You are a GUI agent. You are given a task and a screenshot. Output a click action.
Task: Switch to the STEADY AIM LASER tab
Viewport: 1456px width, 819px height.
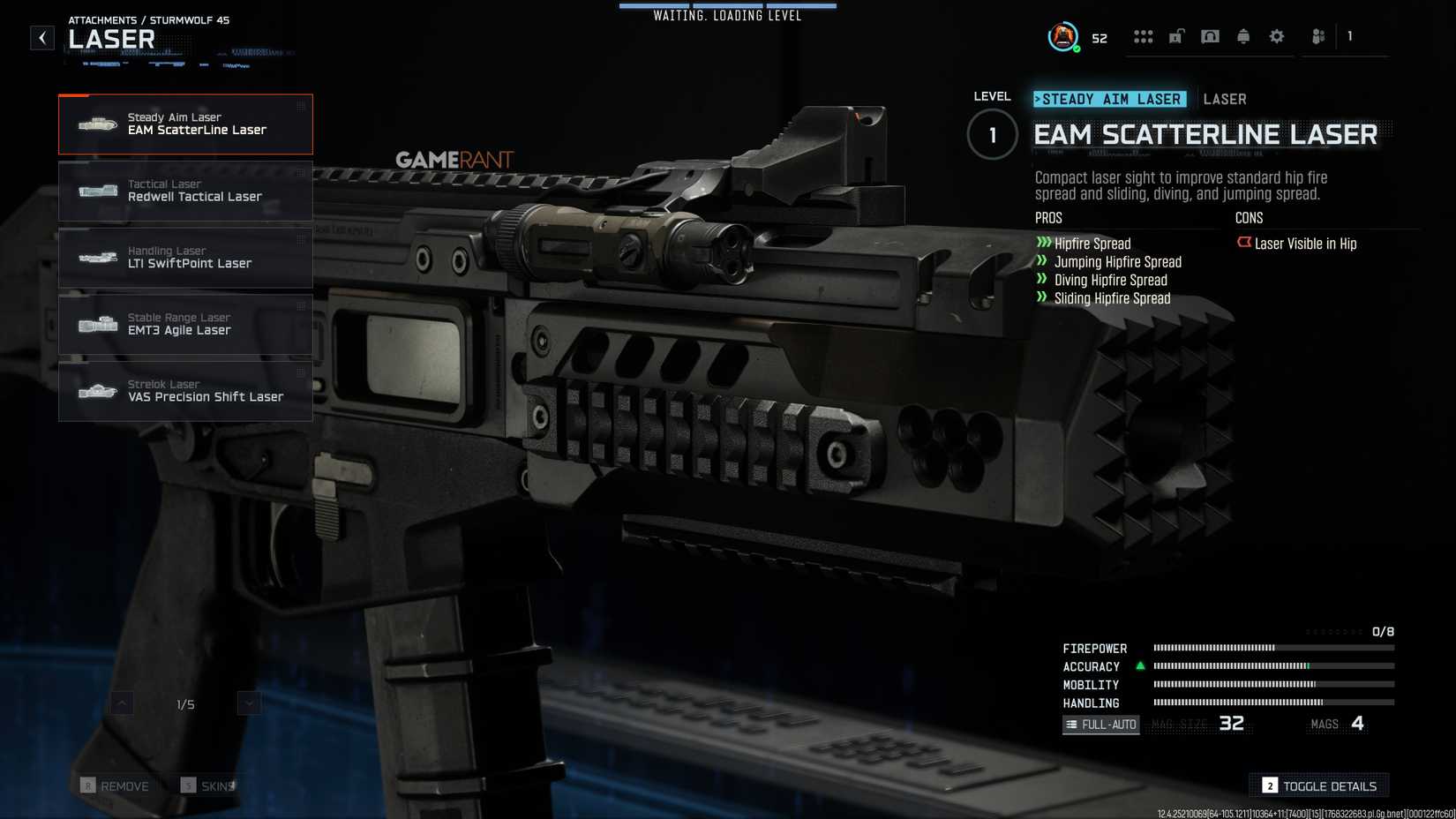coord(1111,99)
